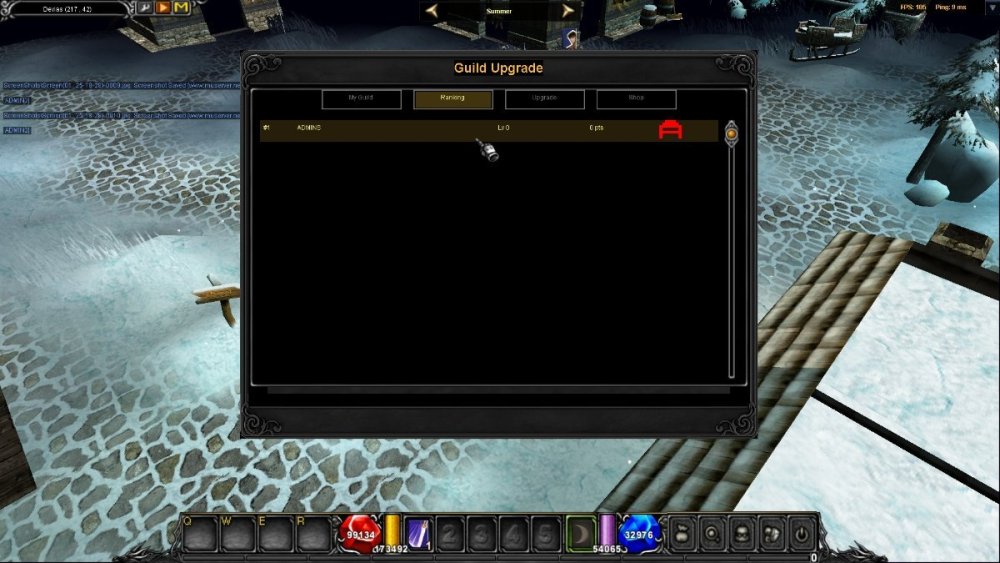Click the power button icon

click(802, 533)
